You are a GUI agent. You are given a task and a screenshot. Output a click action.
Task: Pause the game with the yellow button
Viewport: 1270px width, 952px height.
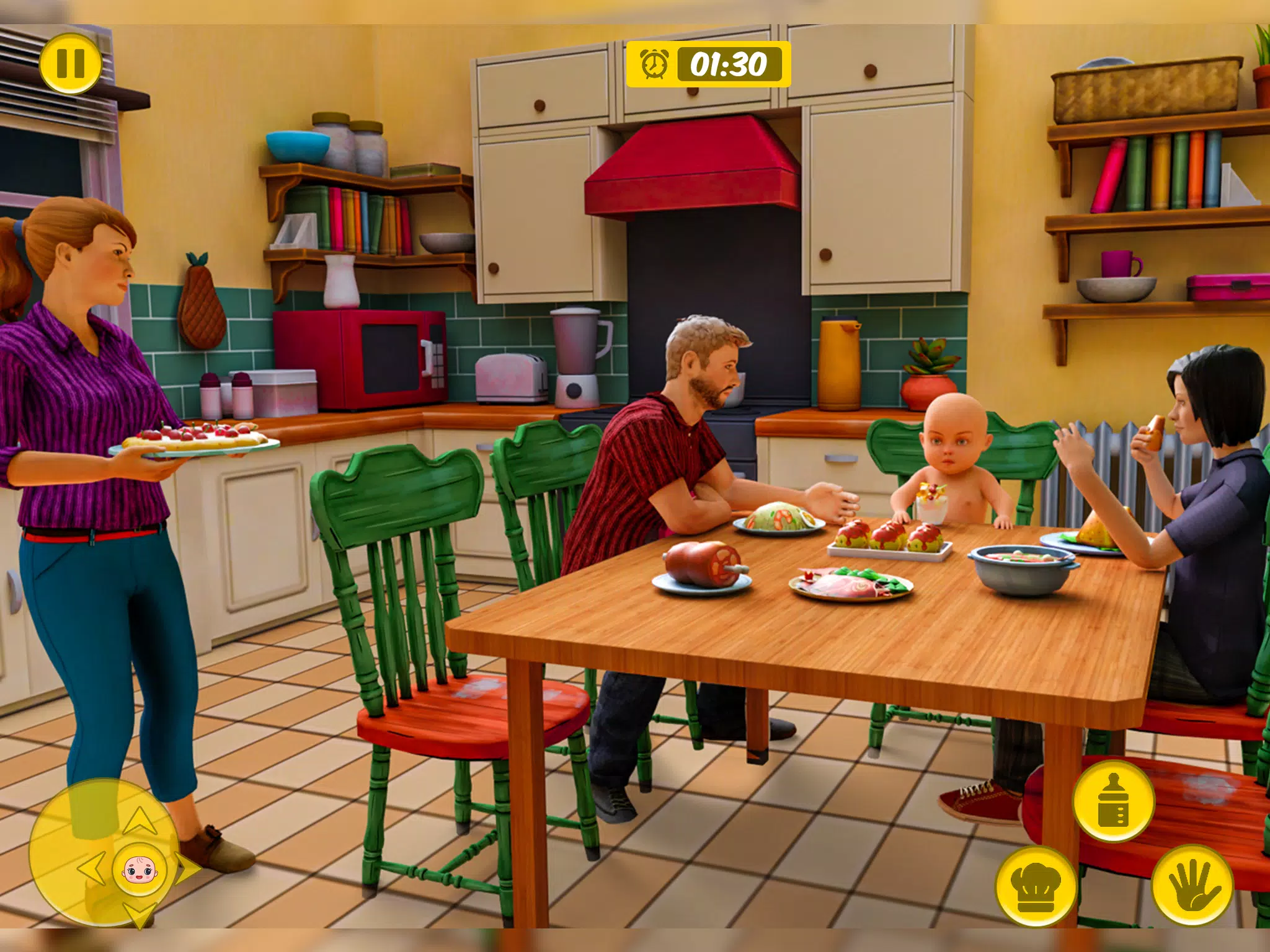pos(70,63)
